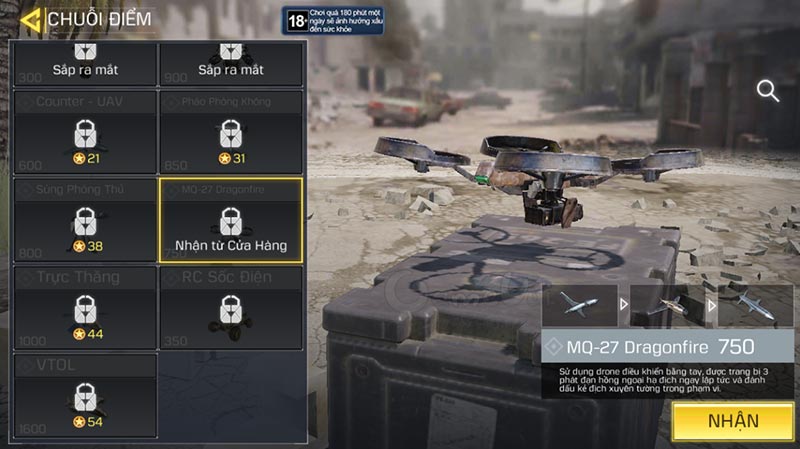Viewport: 800px width, 449px height.
Task: Go back using the Chuỗi Điểm arrow
Action: (31, 19)
